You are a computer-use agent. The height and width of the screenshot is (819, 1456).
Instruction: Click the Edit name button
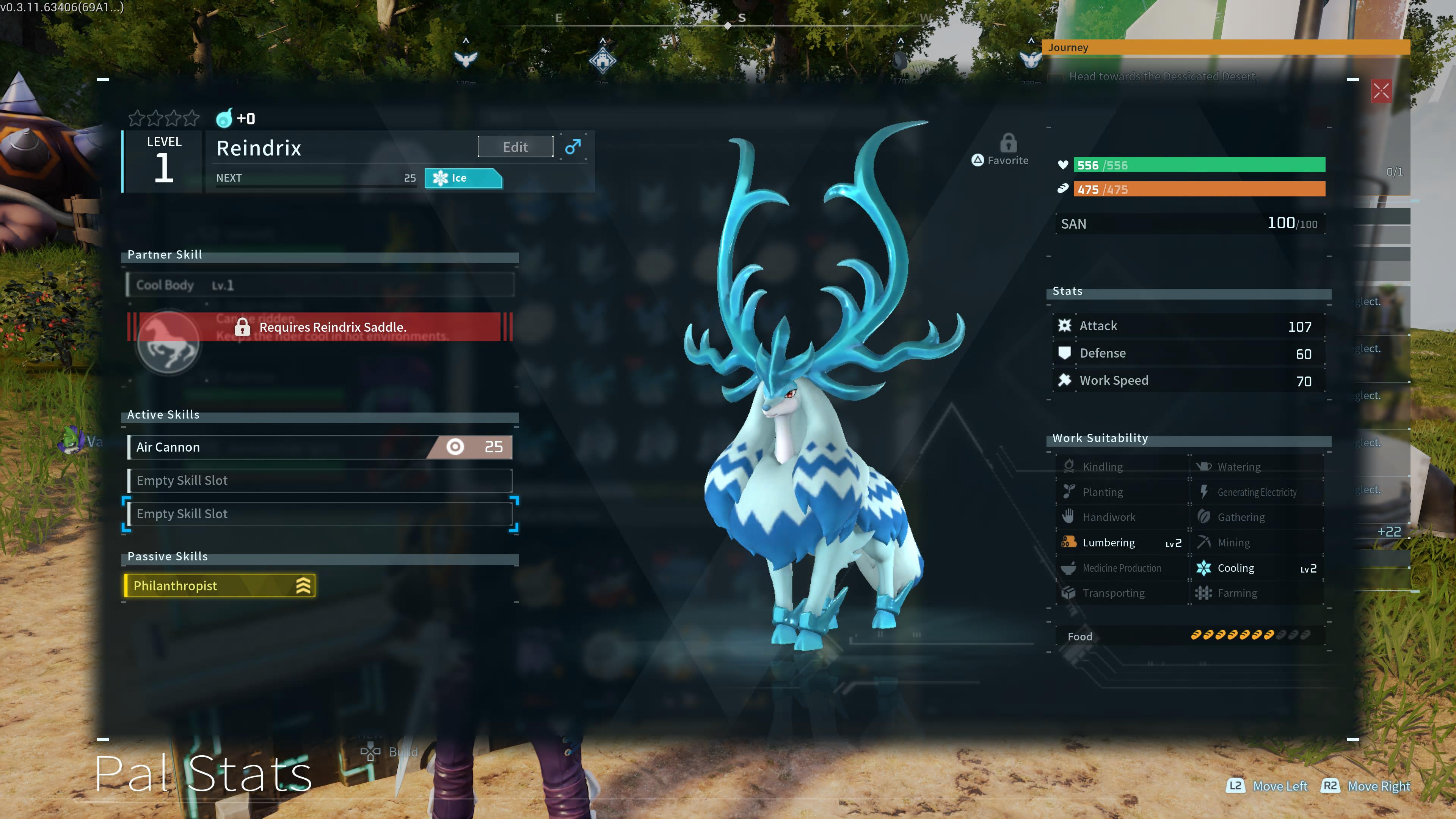click(515, 147)
